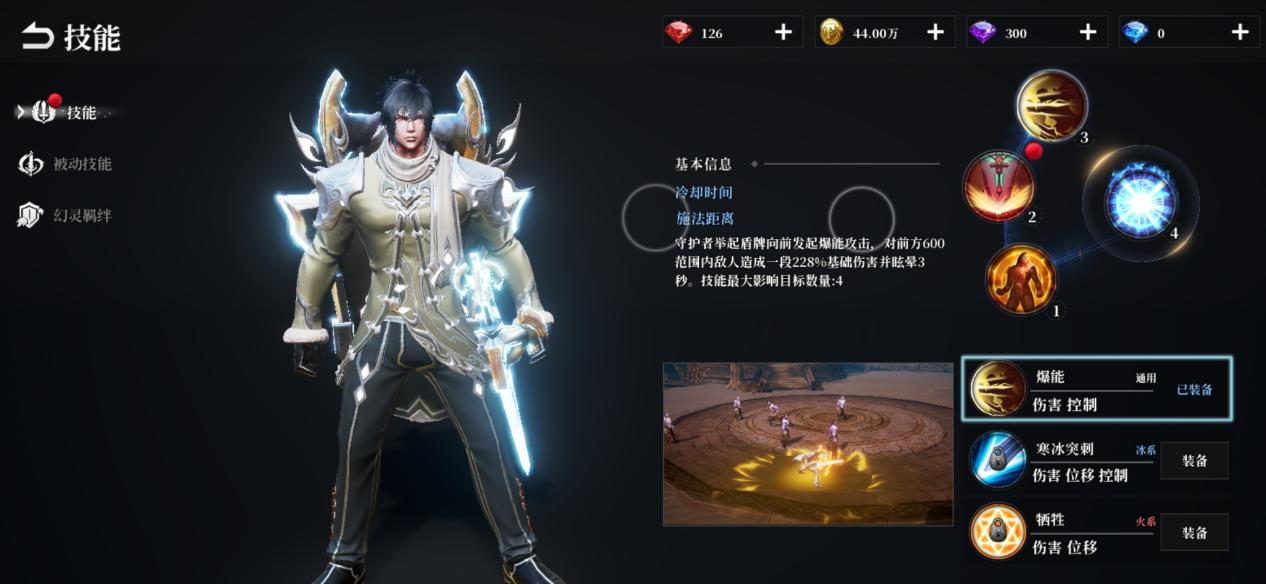
Task: Select the 牺牲 skill icon
Action: pyautogui.click(x=998, y=532)
